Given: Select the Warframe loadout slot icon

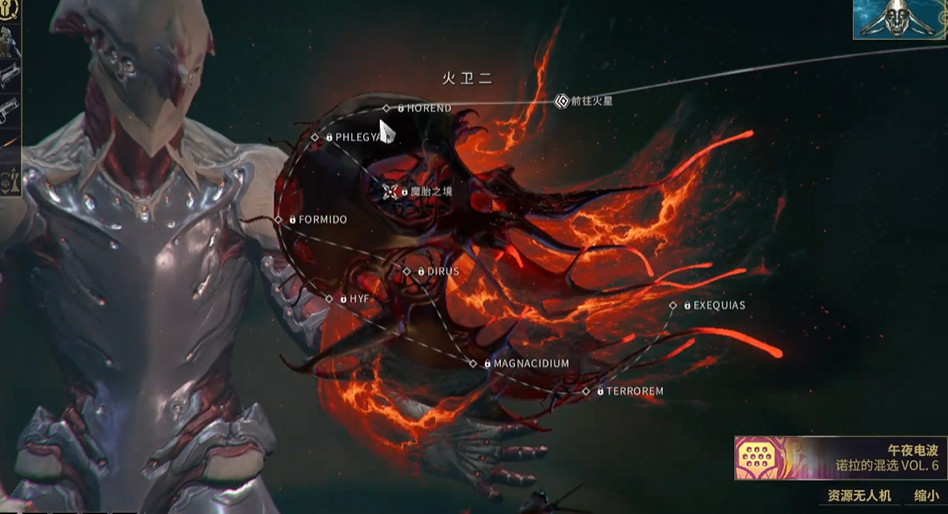Looking at the screenshot, I should pos(9,42).
